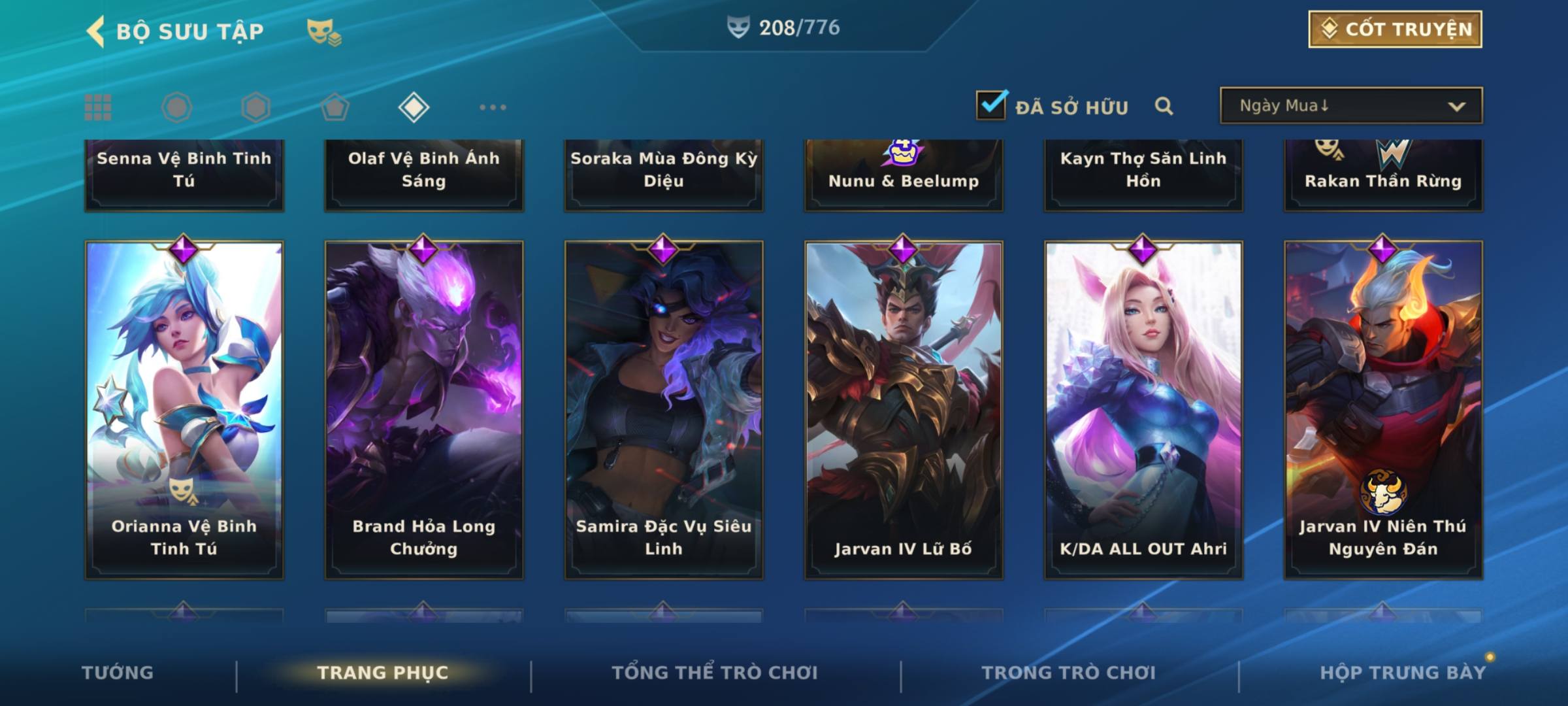Go back from Bộ Sưu Tập screen

(x=97, y=31)
